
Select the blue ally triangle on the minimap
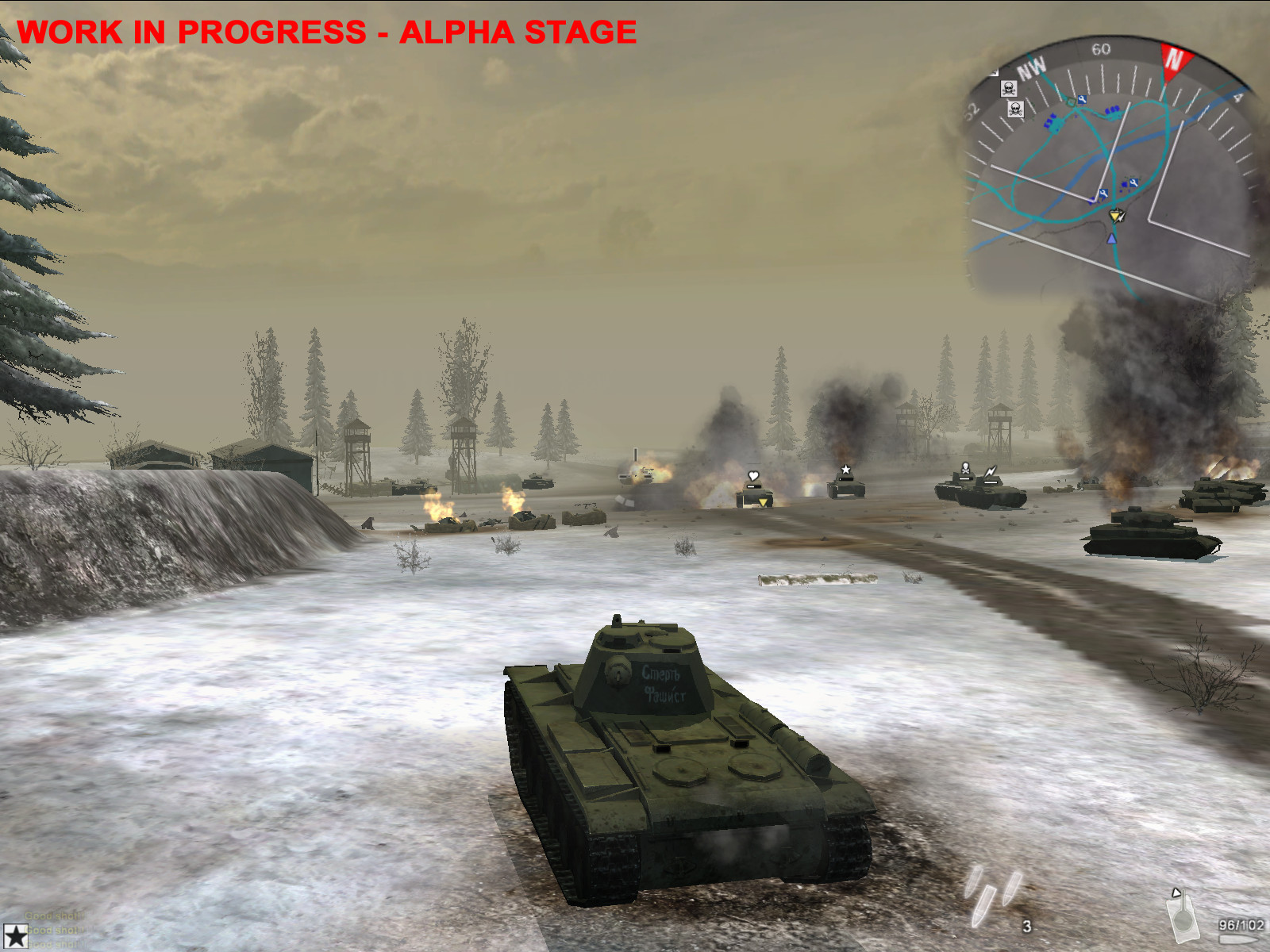click(x=1112, y=240)
